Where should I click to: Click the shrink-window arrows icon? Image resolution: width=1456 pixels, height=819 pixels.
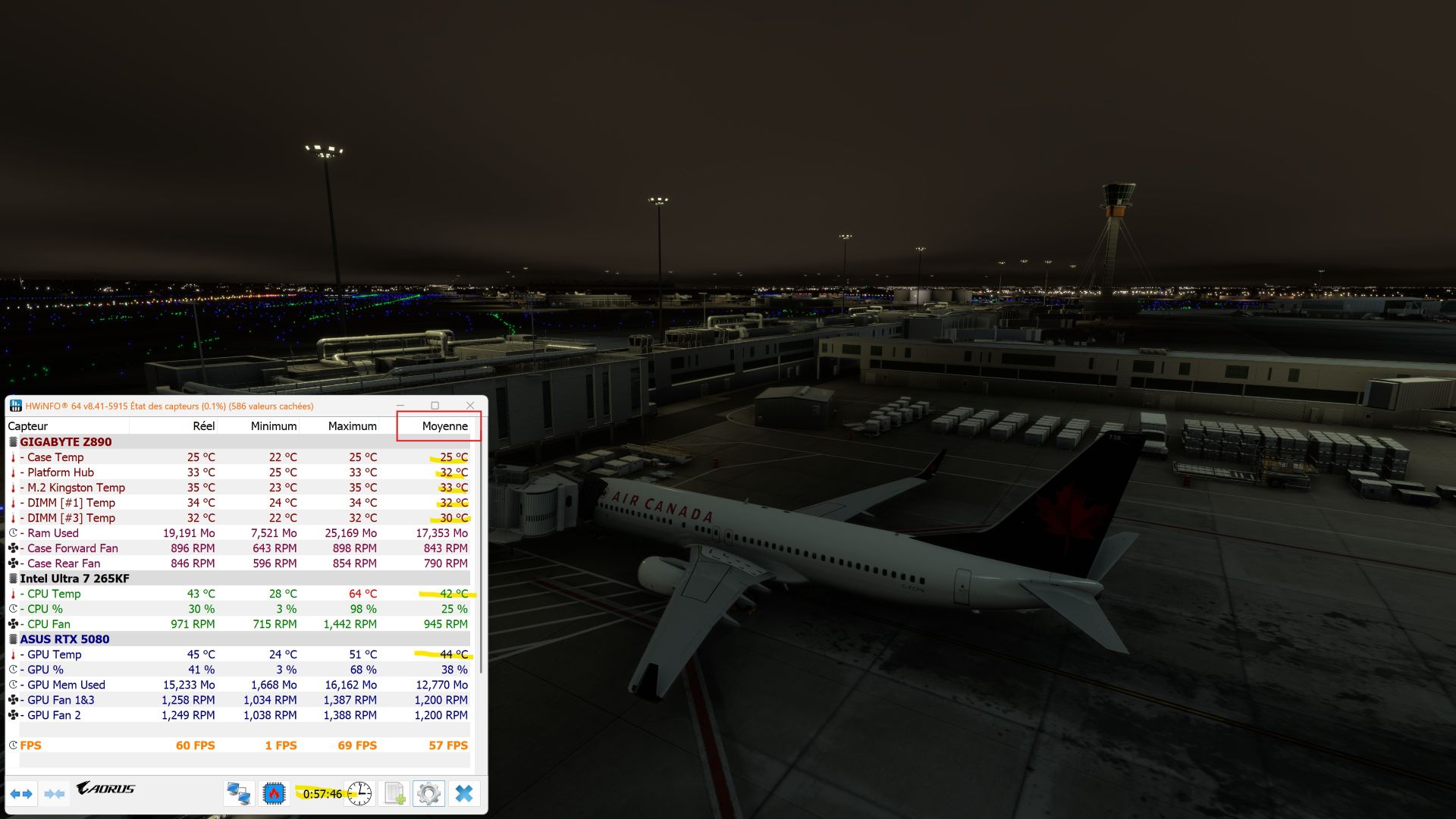click(x=54, y=793)
